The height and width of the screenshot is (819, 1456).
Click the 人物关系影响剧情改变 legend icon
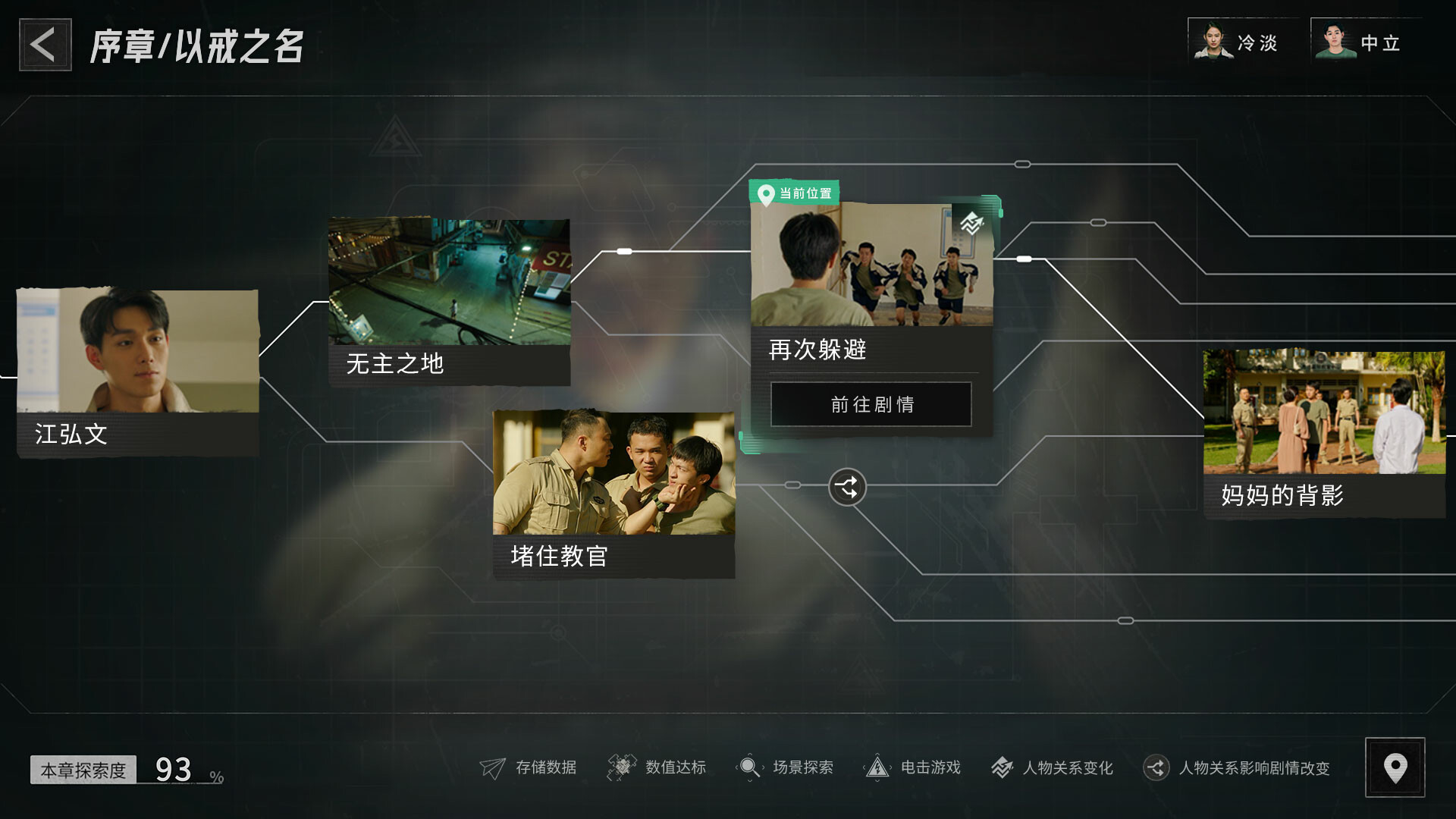click(x=1158, y=767)
